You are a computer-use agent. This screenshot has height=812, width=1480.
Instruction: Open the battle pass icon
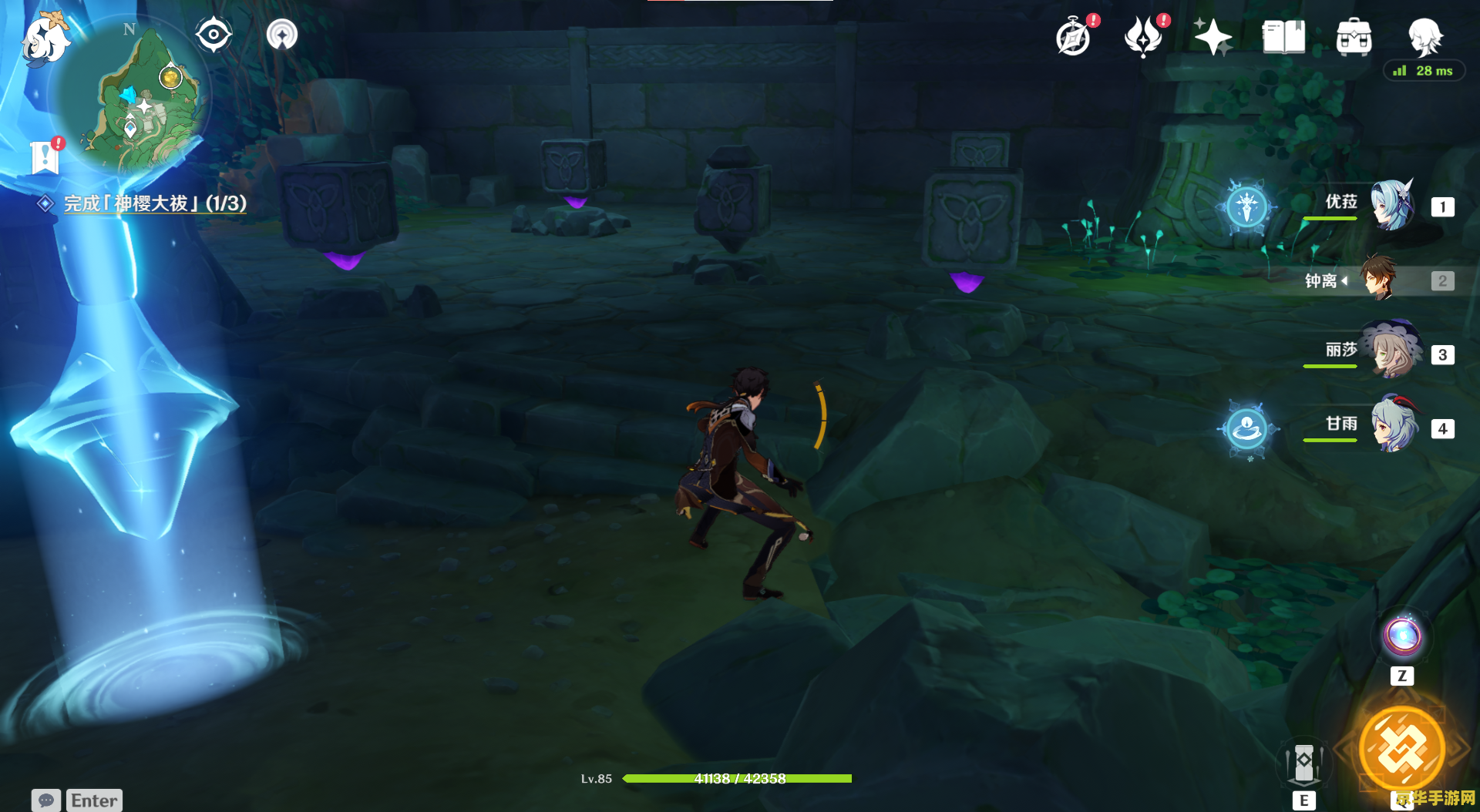click(x=1143, y=37)
